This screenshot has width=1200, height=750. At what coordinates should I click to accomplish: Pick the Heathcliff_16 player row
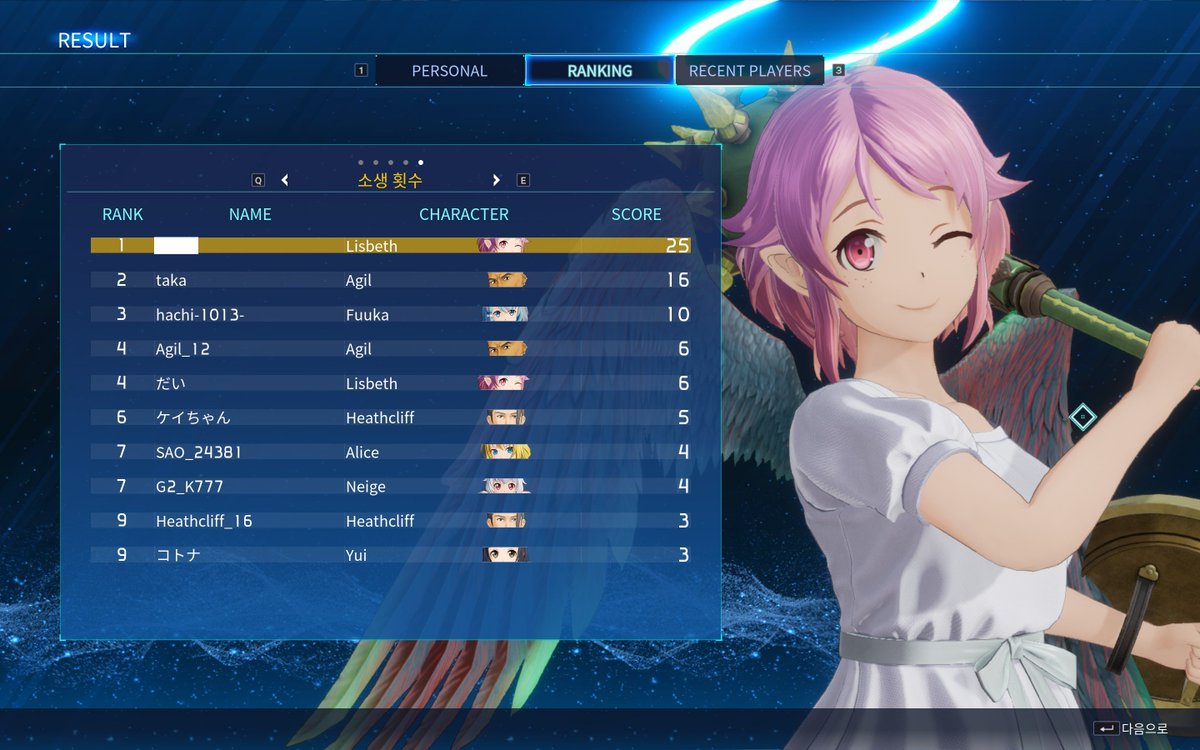[x=390, y=521]
